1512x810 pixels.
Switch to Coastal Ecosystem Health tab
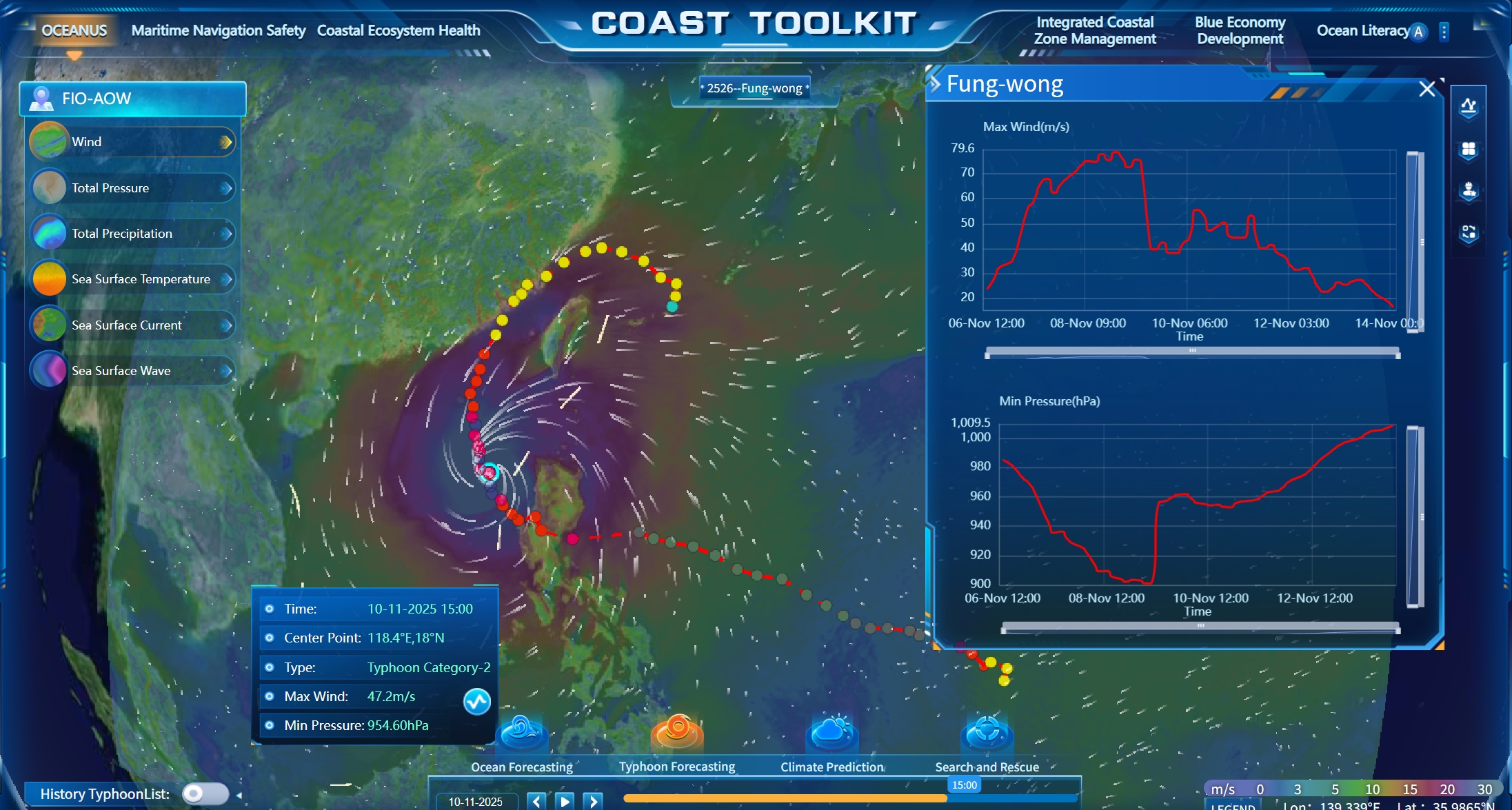(x=399, y=30)
